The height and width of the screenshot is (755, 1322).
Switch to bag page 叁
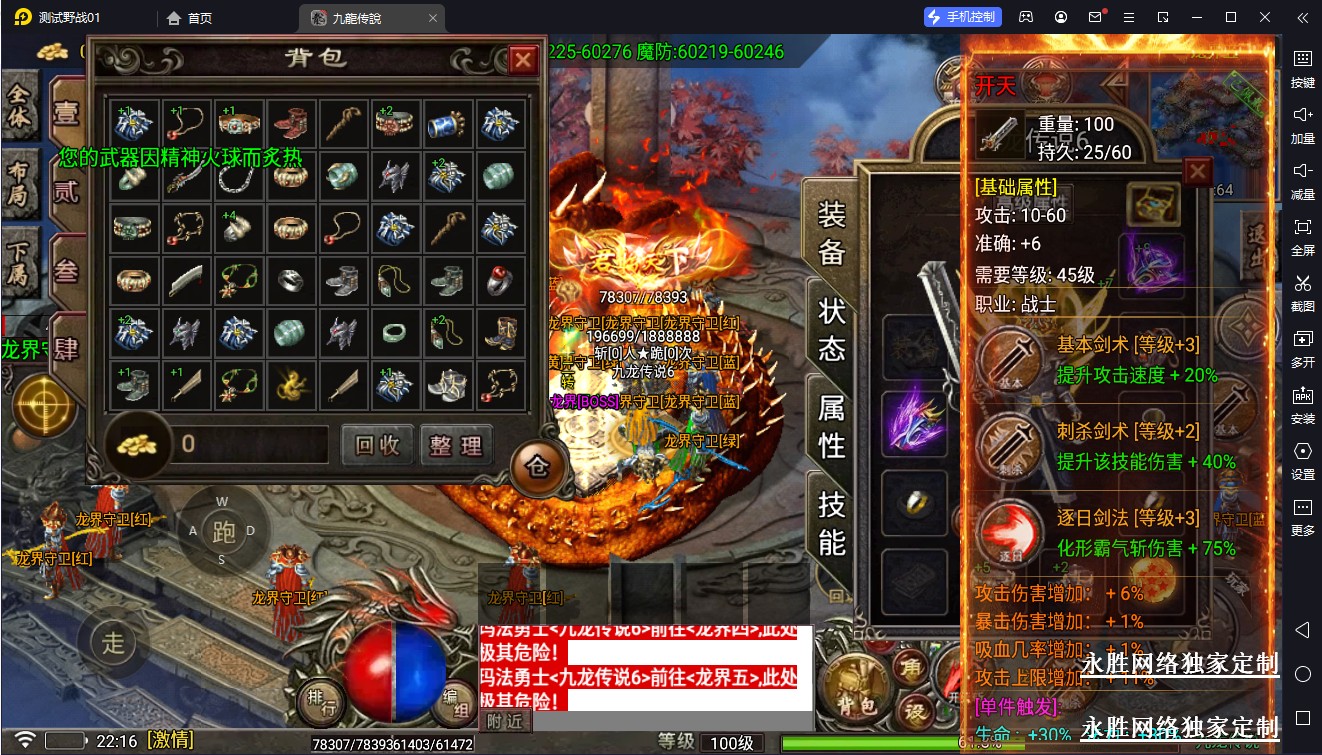pyautogui.click(x=66, y=270)
